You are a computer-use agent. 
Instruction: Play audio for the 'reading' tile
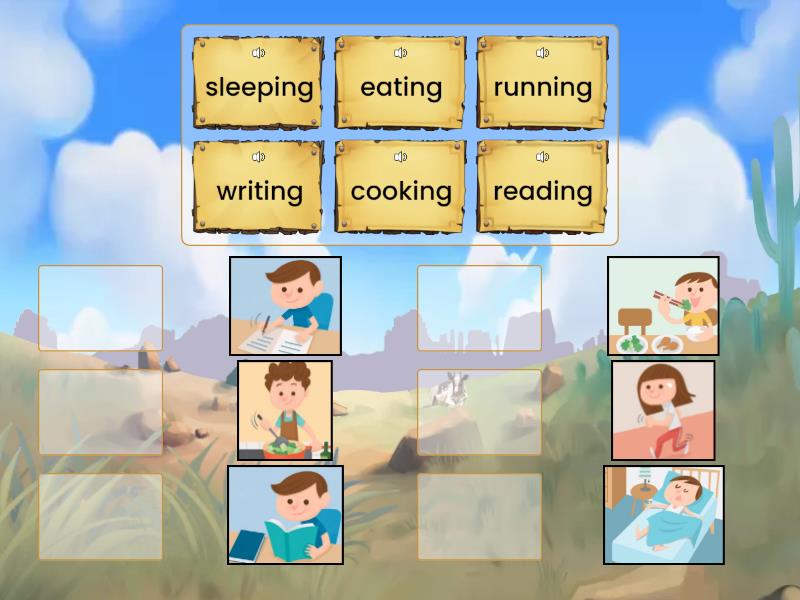[542, 157]
